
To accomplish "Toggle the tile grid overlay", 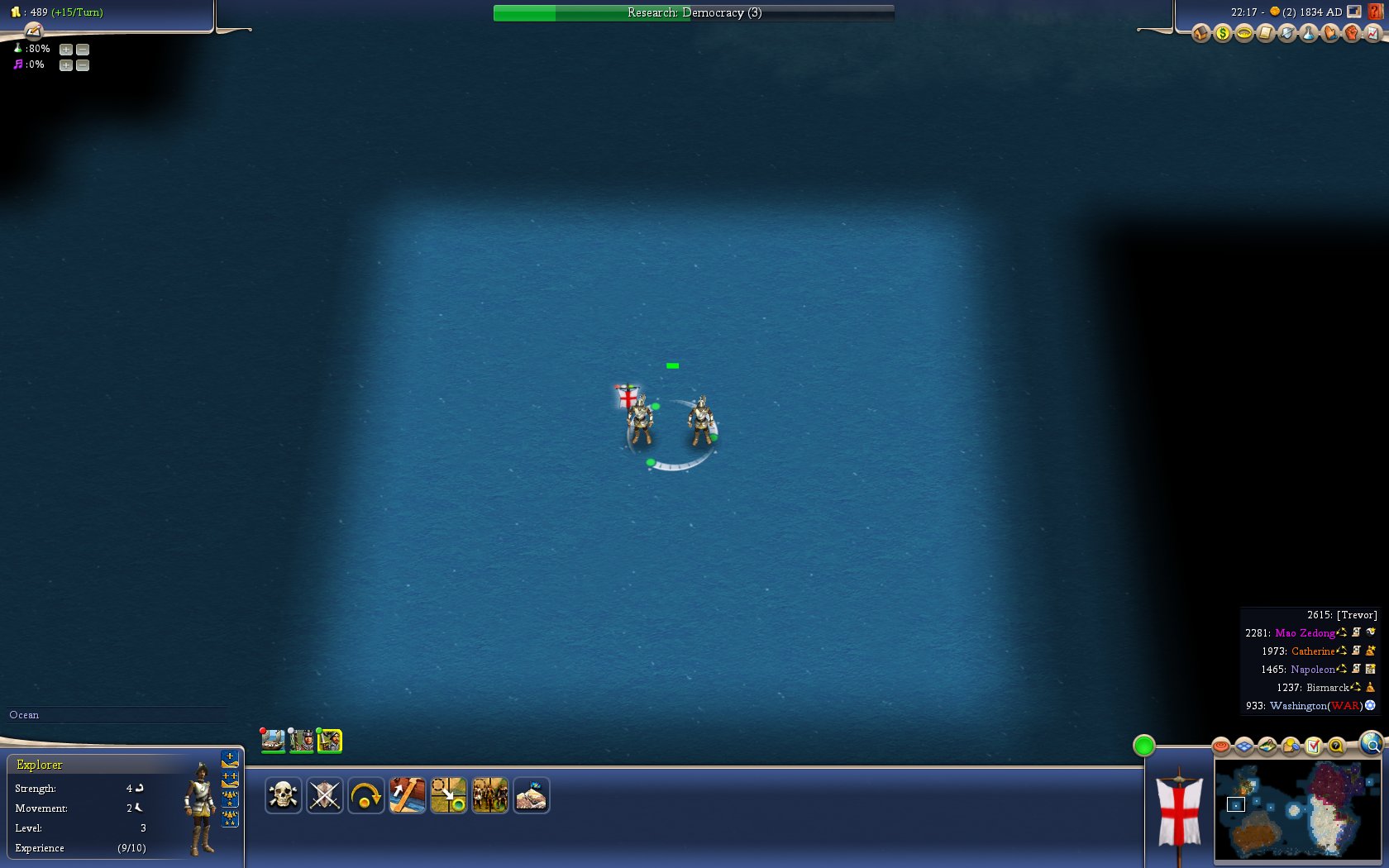I will point(1244,747).
